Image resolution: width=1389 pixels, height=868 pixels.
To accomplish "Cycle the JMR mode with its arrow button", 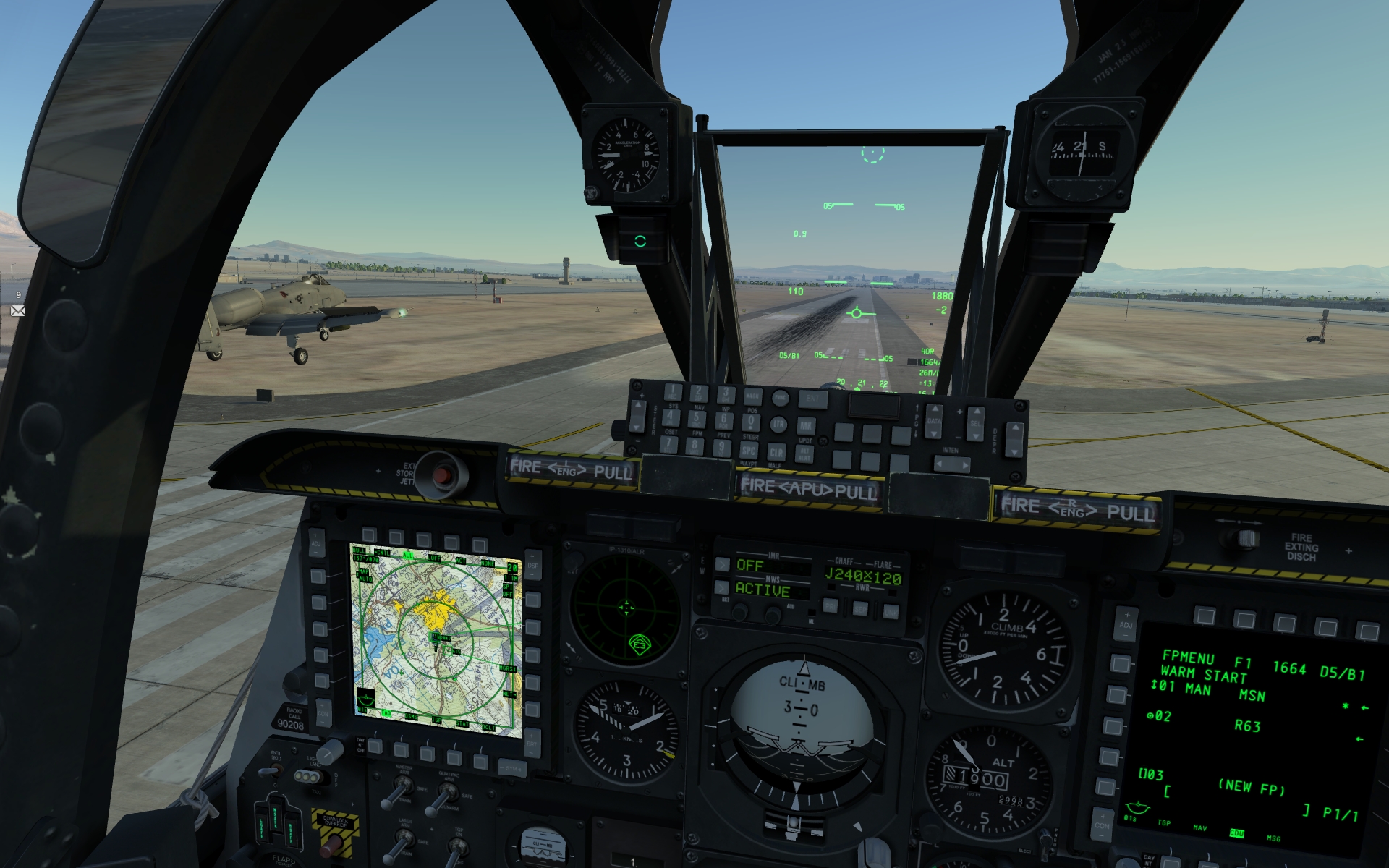I will pyautogui.click(x=722, y=565).
